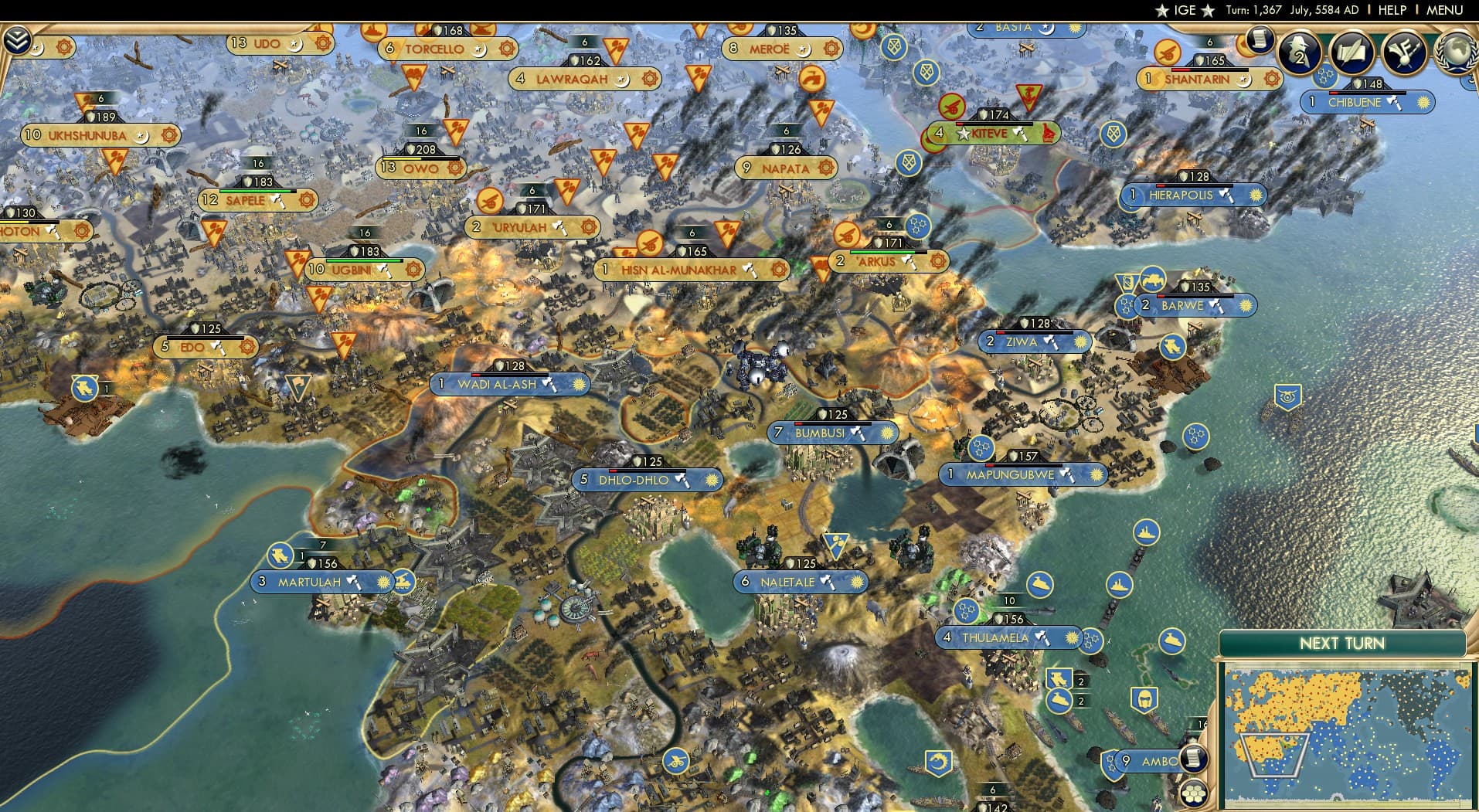Image resolution: width=1479 pixels, height=812 pixels.
Task: Click the production gear icon on Meroë's banner
Action: tap(832, 49)
